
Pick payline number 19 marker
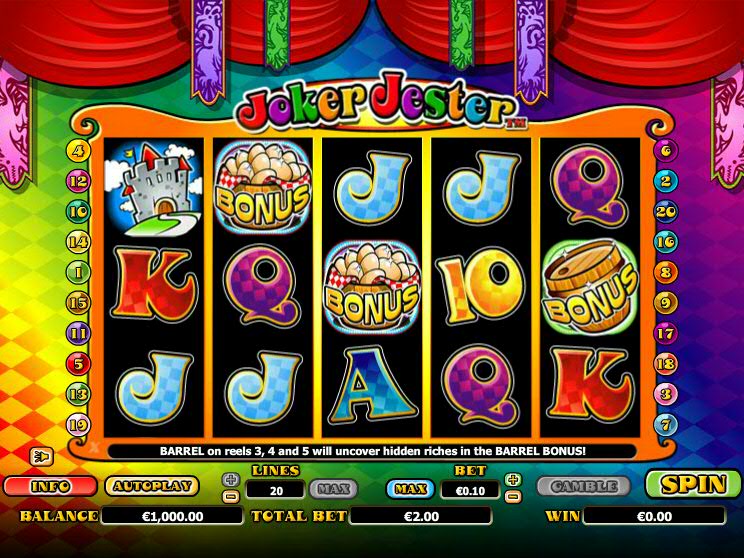78,424
